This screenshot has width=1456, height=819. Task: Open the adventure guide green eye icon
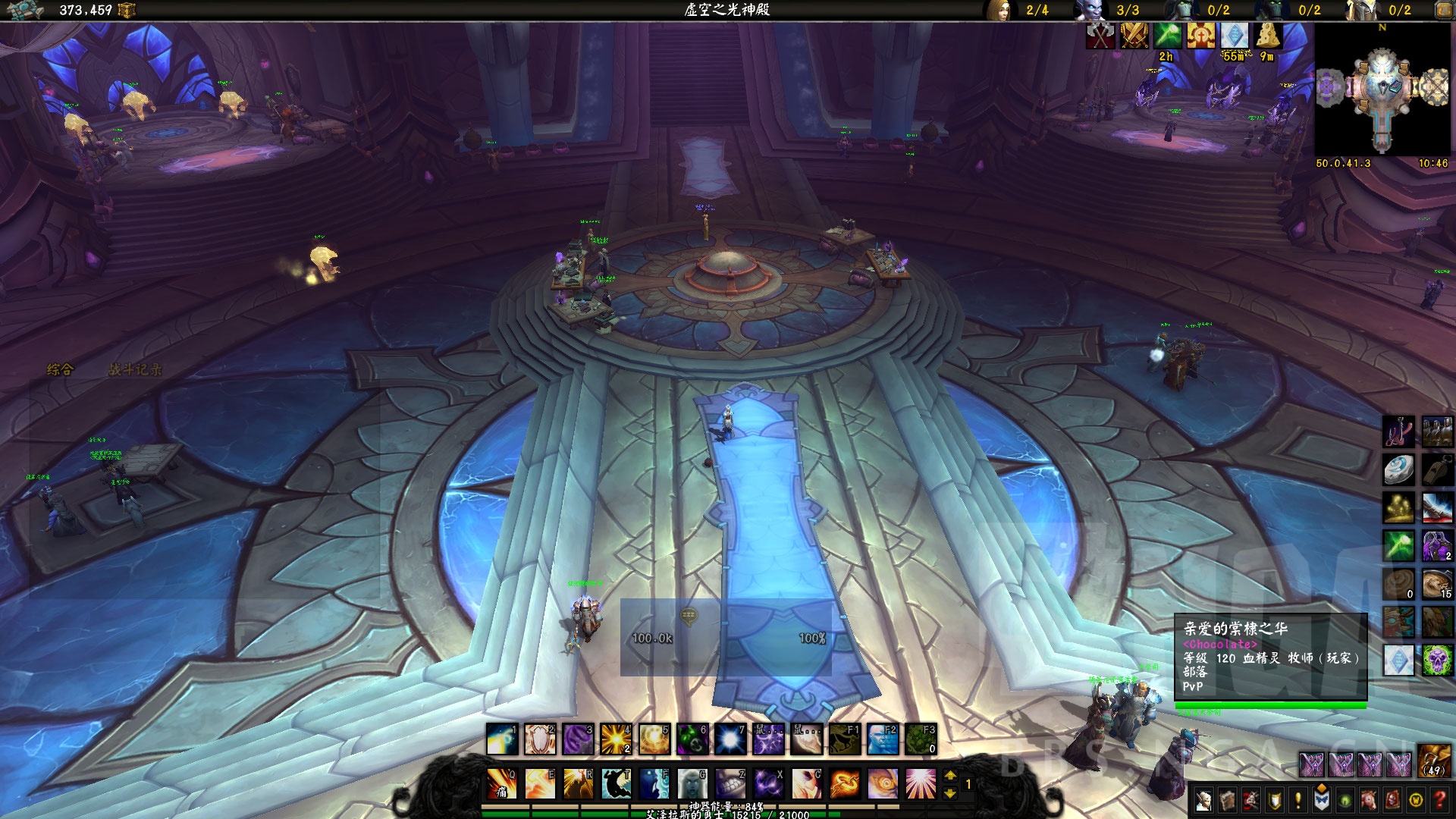[1344, 800]
